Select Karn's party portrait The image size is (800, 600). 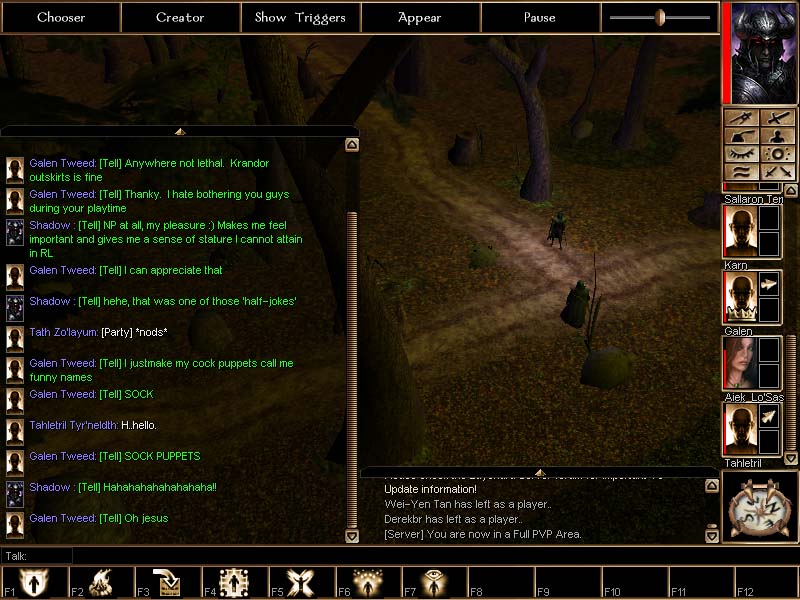(740, 231)
